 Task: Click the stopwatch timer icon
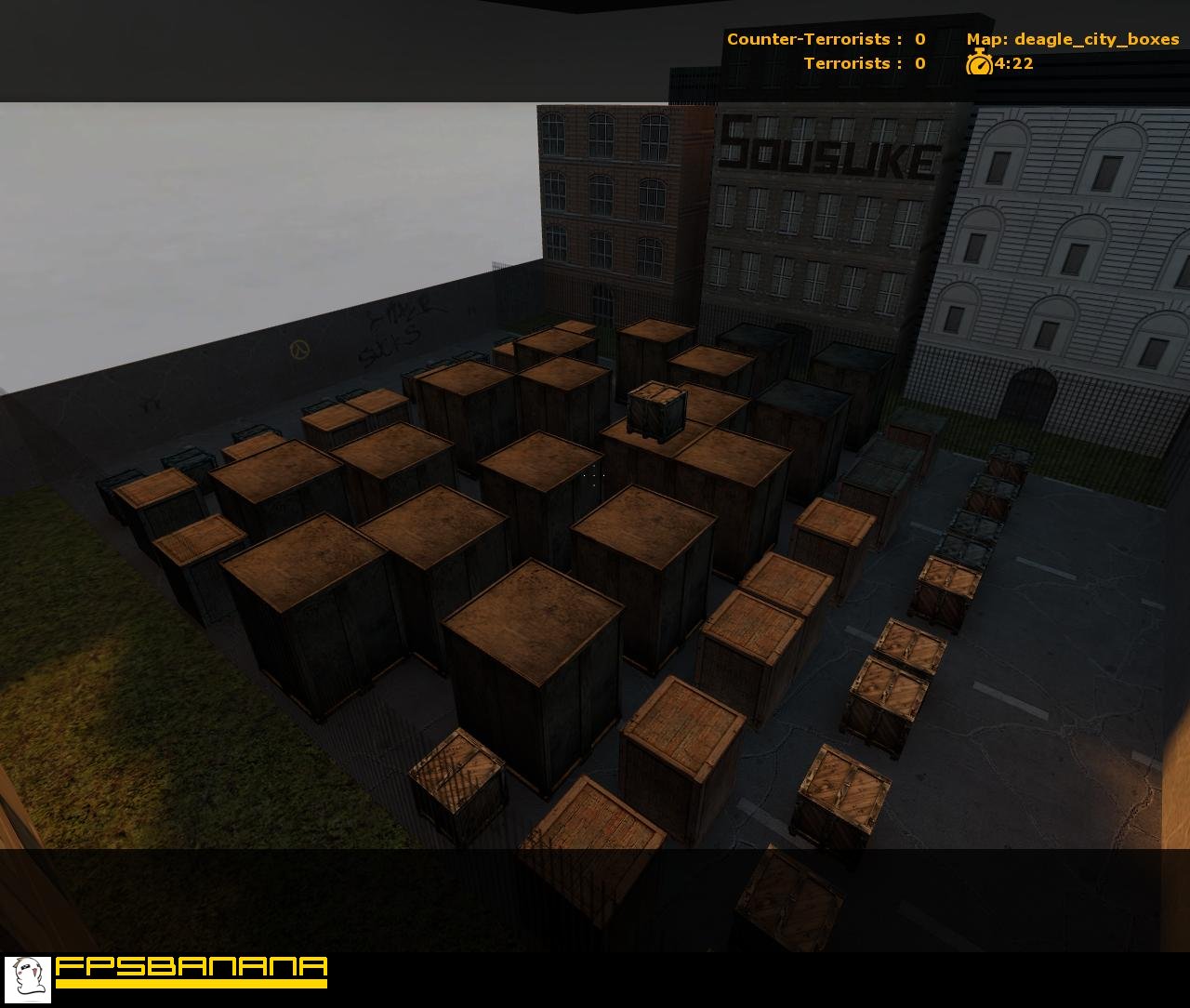981,65
